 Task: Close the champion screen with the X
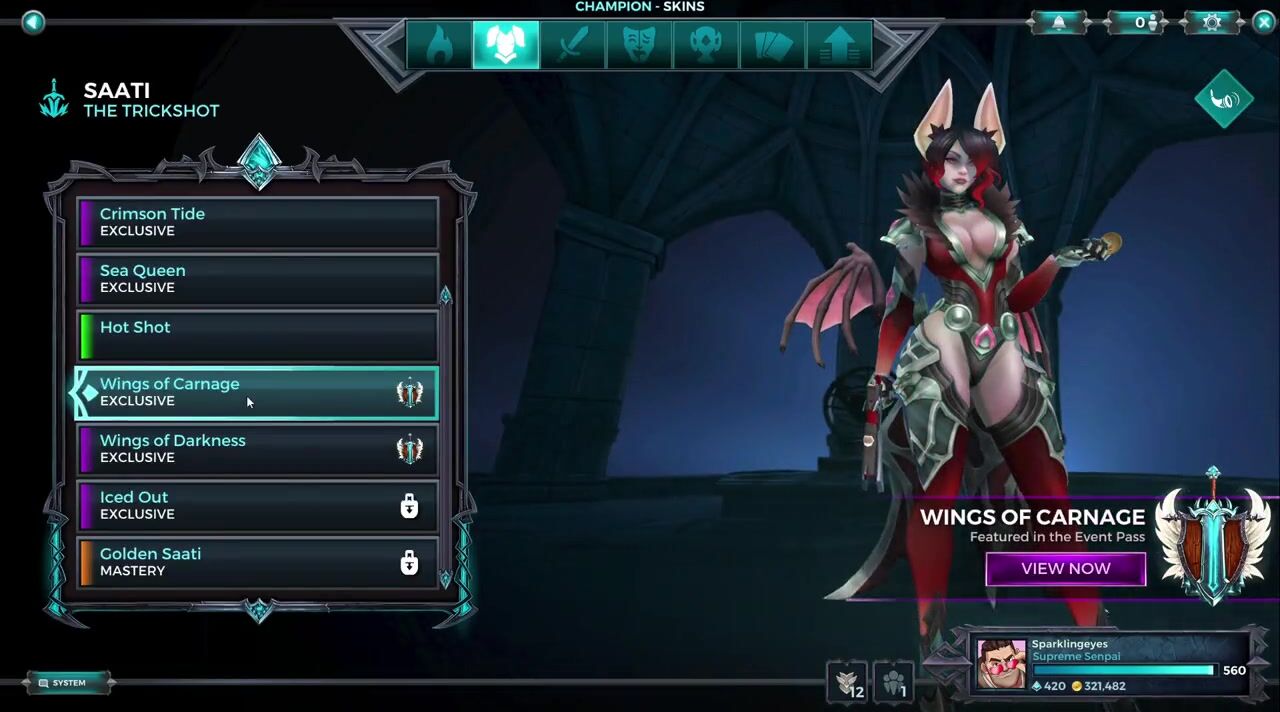click(x=1263, y=22)
